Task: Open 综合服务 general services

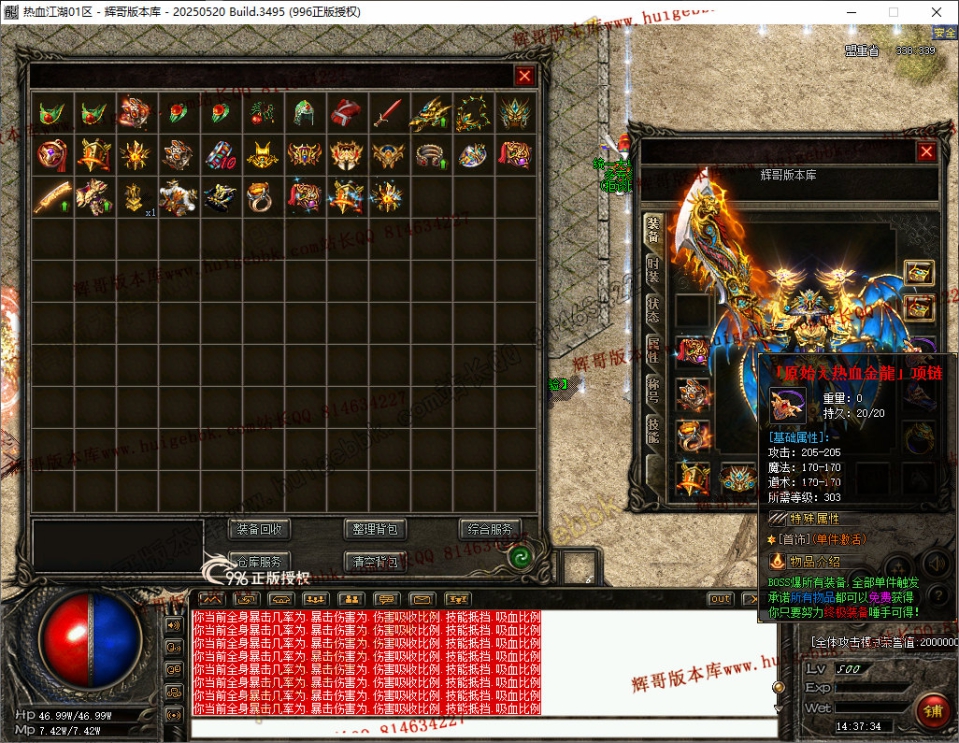Action: 490,529
